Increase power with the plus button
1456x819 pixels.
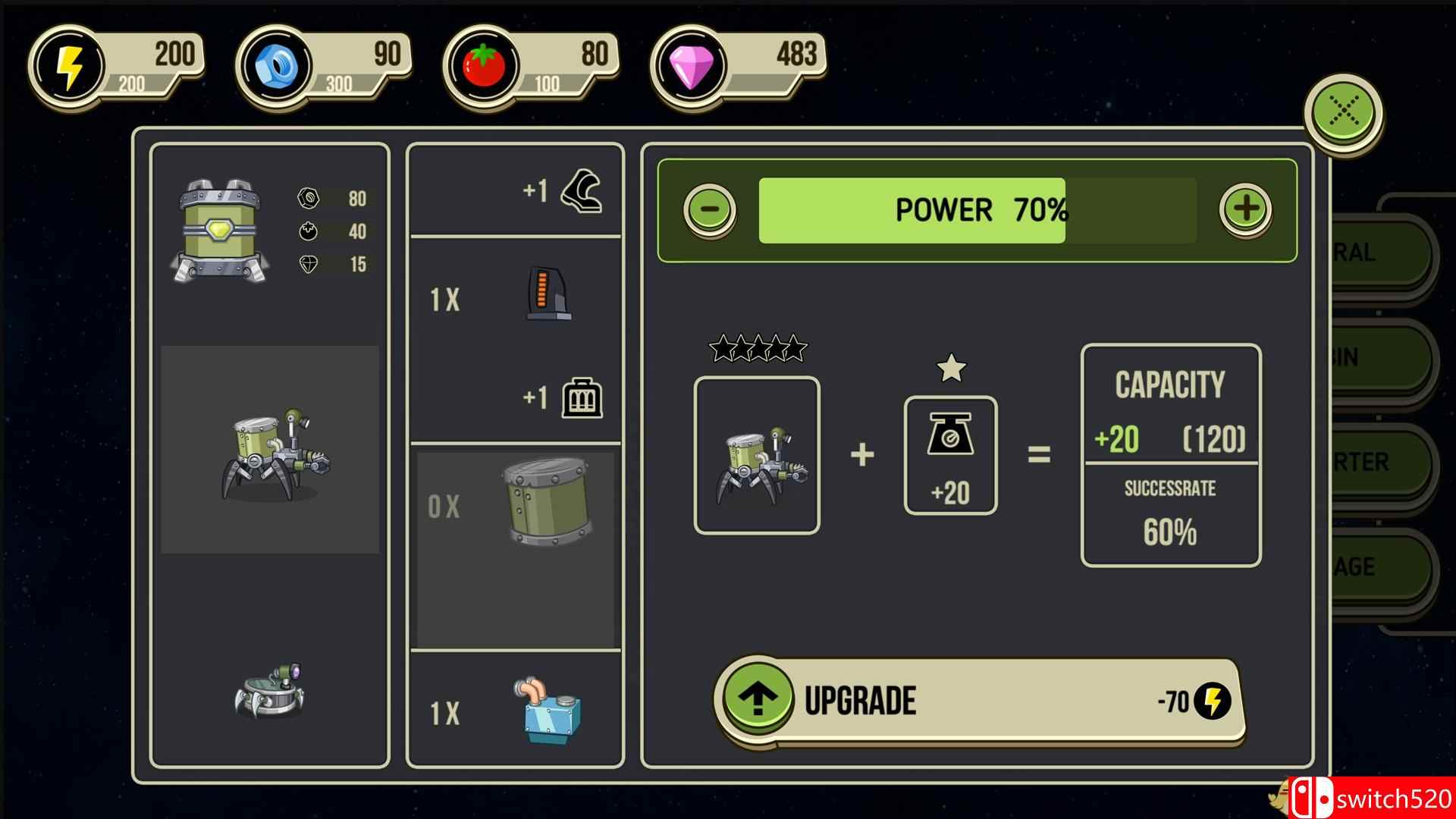pyautogui.click(x=1245, y=209)
